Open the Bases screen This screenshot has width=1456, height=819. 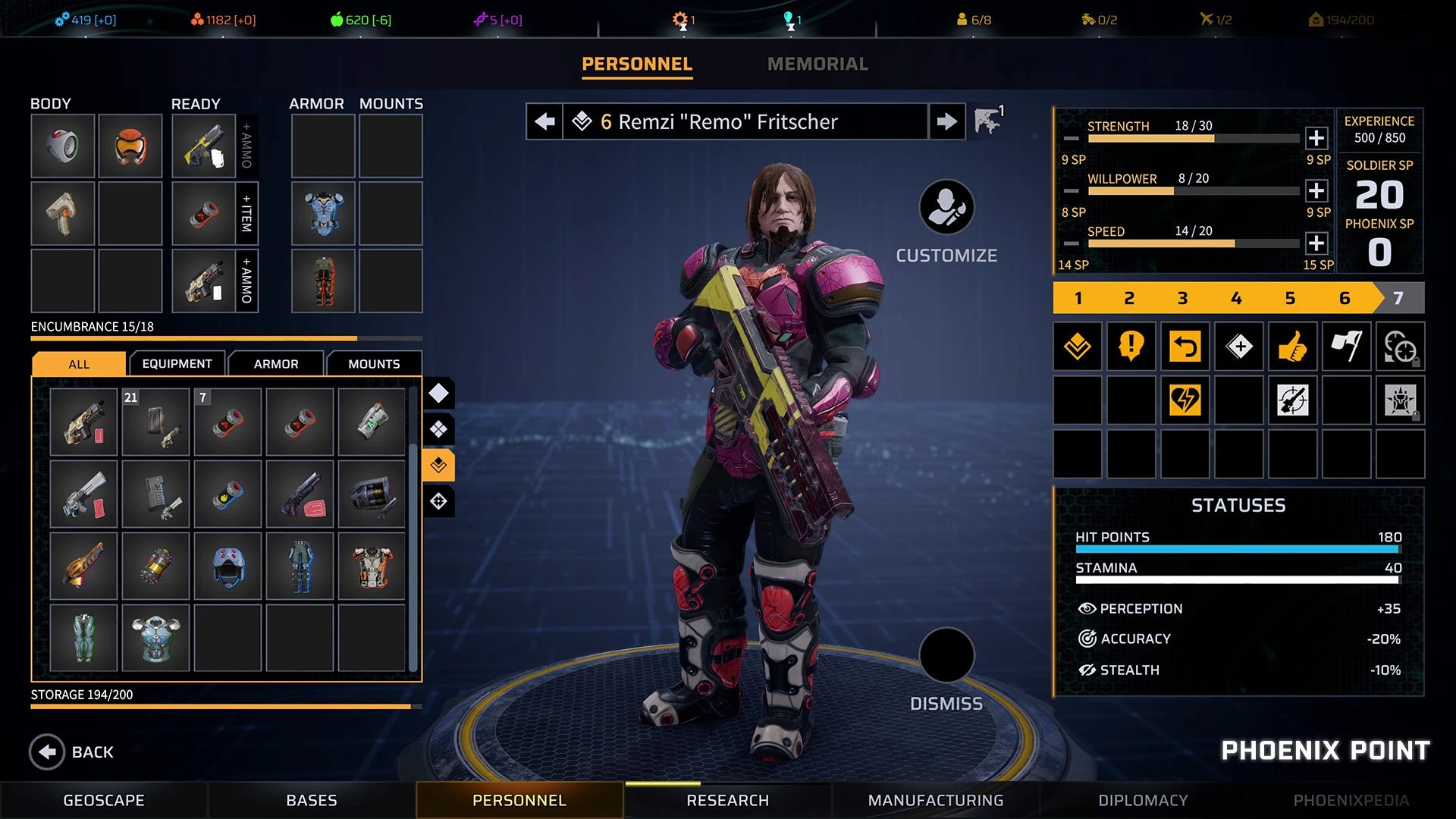312,800
